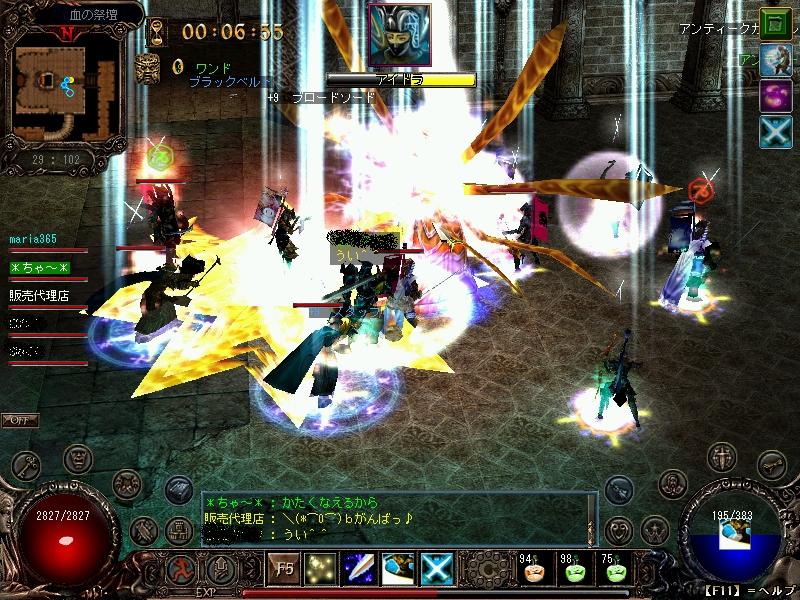Toggle the OFF switch on the left

click(19, 418)
